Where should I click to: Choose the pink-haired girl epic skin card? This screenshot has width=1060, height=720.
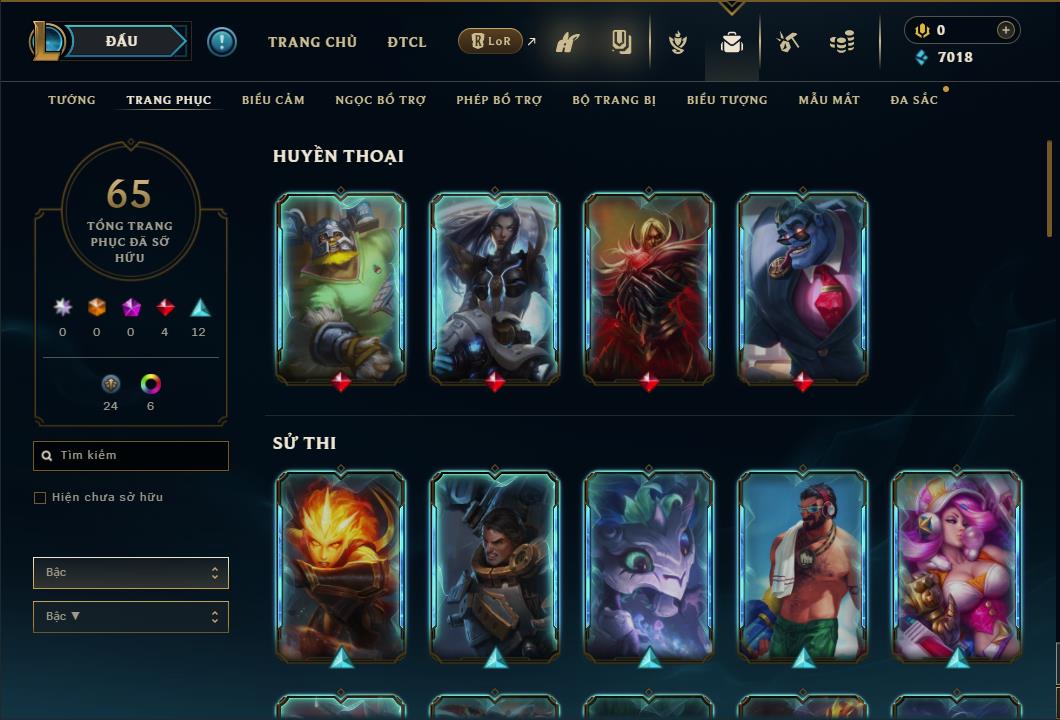(x=957, y=566)
